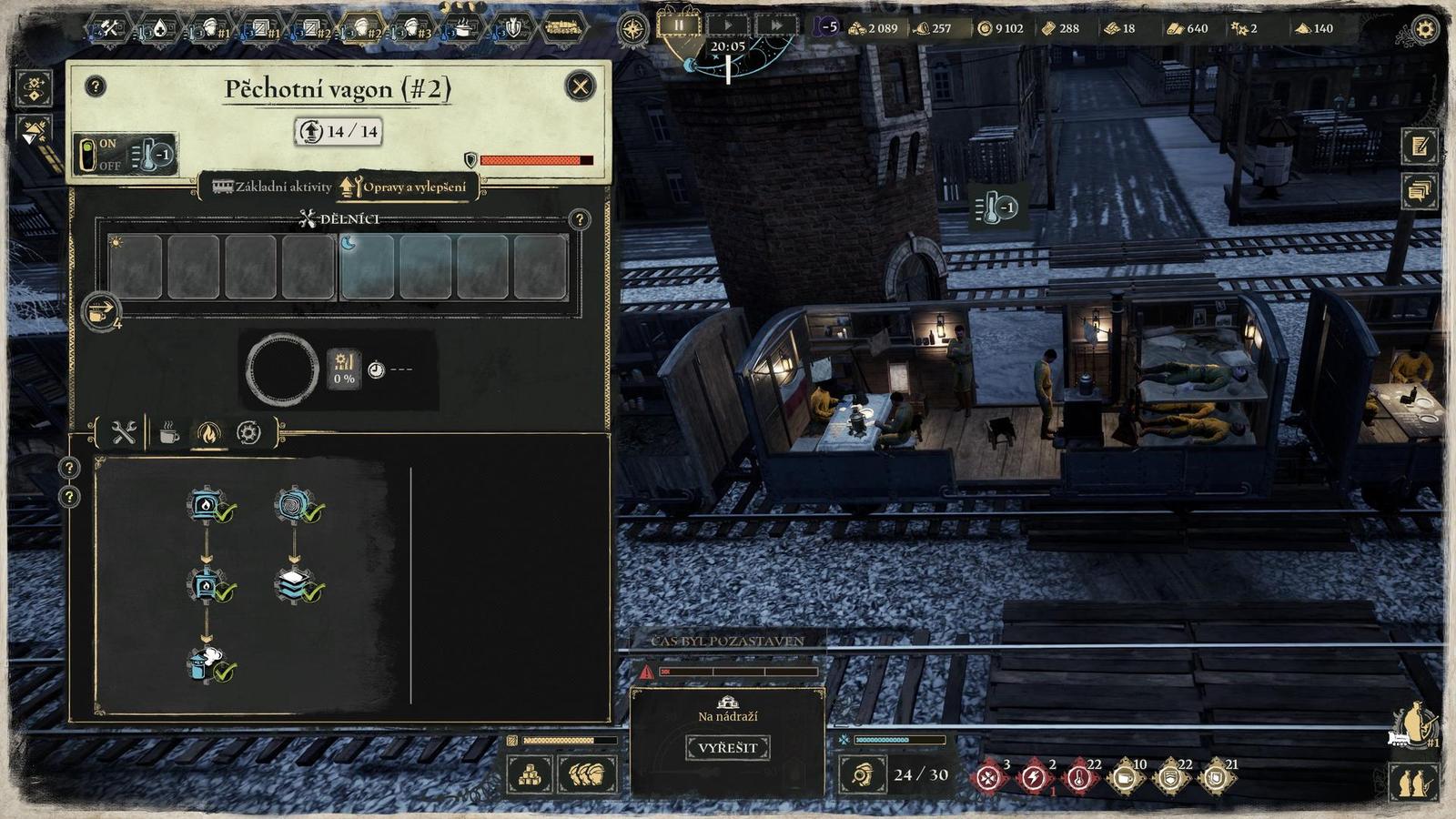Open the soldiers heads roster button
1456x819 pixels.
[x=587, y=775]
